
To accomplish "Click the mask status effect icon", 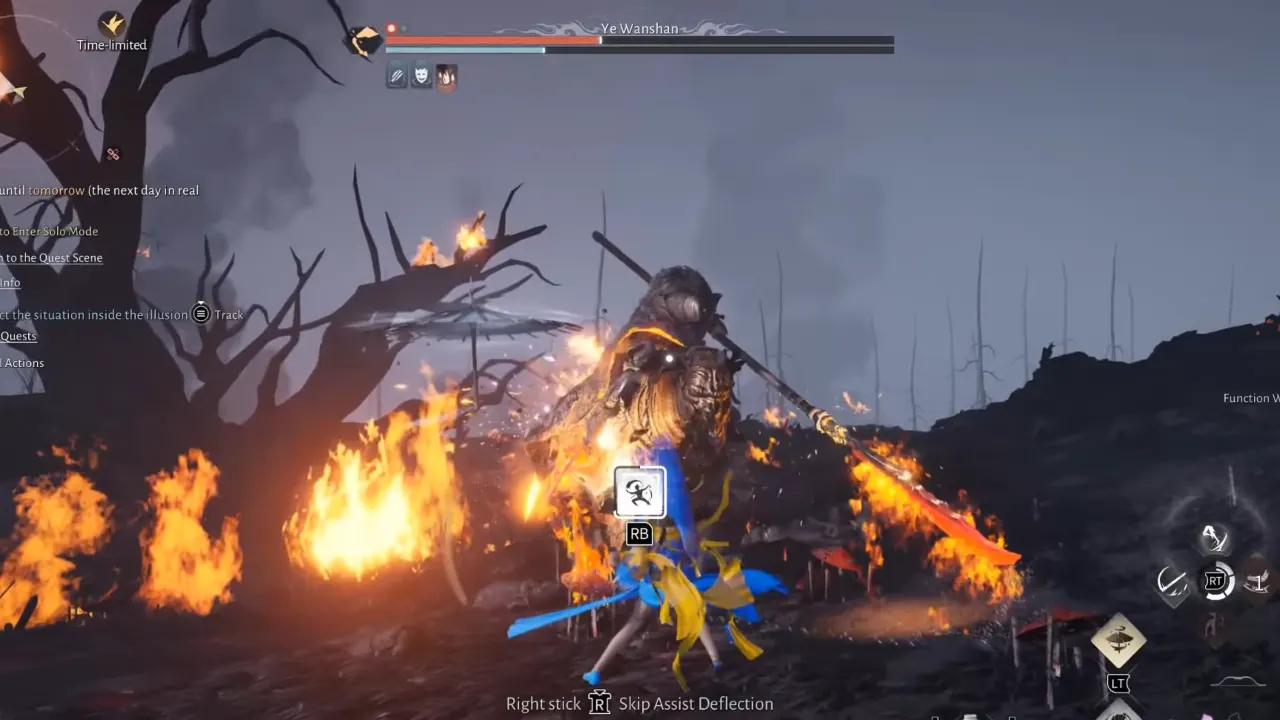I will pyautogui.click(x=421, y=75).
